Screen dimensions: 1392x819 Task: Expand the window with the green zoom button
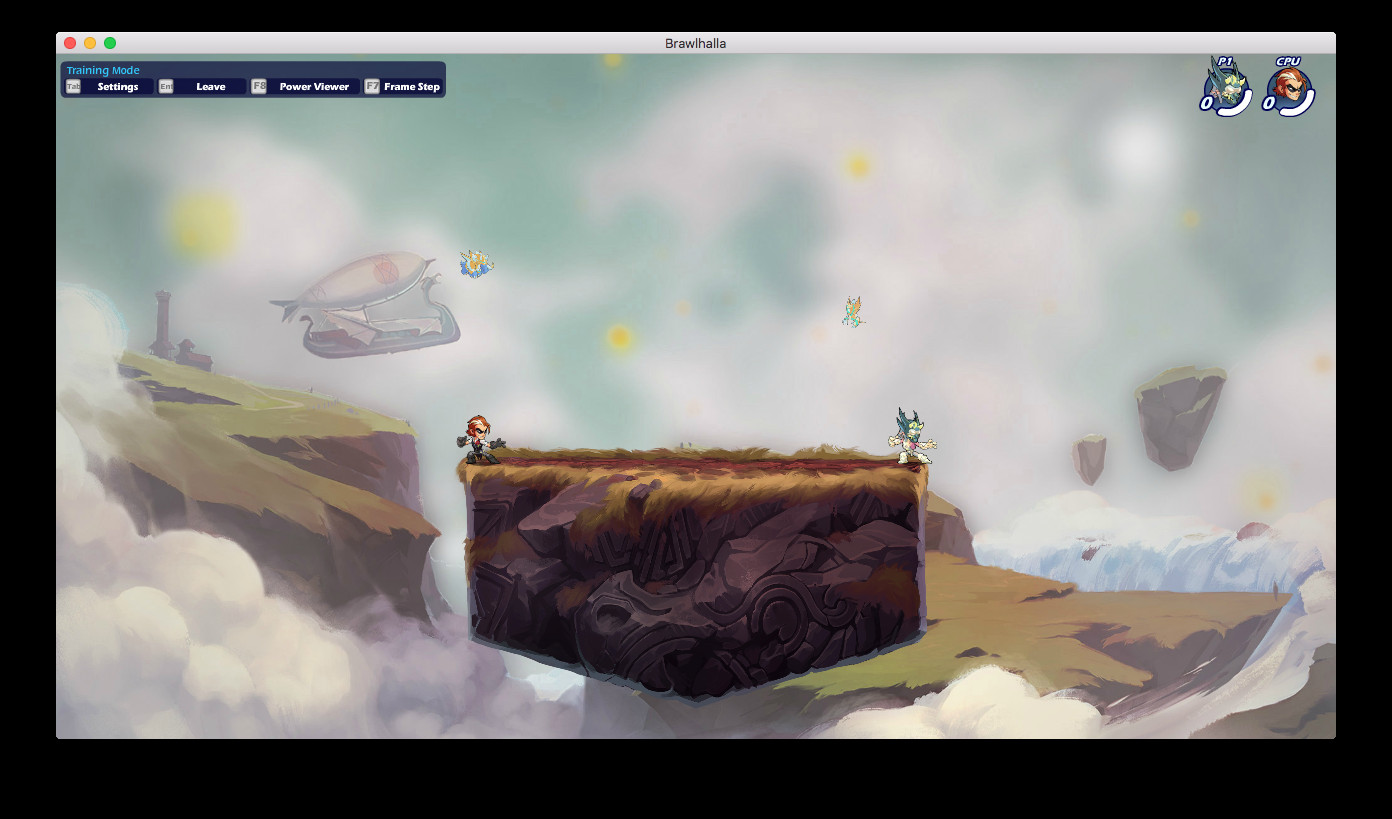(x=110, y=43)
